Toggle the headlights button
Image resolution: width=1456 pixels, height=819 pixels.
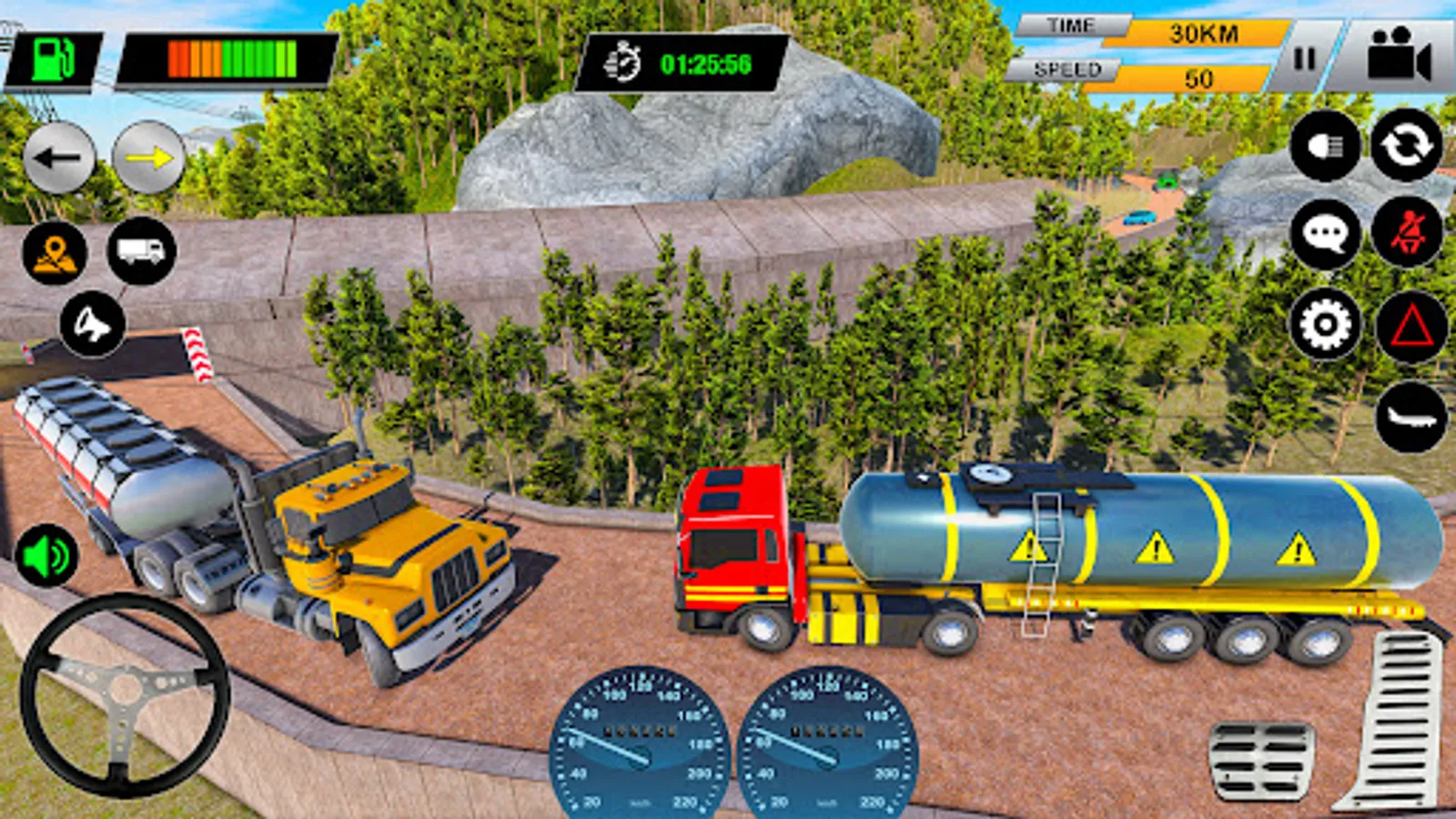pyautogui.click(x=1325, y=146)
